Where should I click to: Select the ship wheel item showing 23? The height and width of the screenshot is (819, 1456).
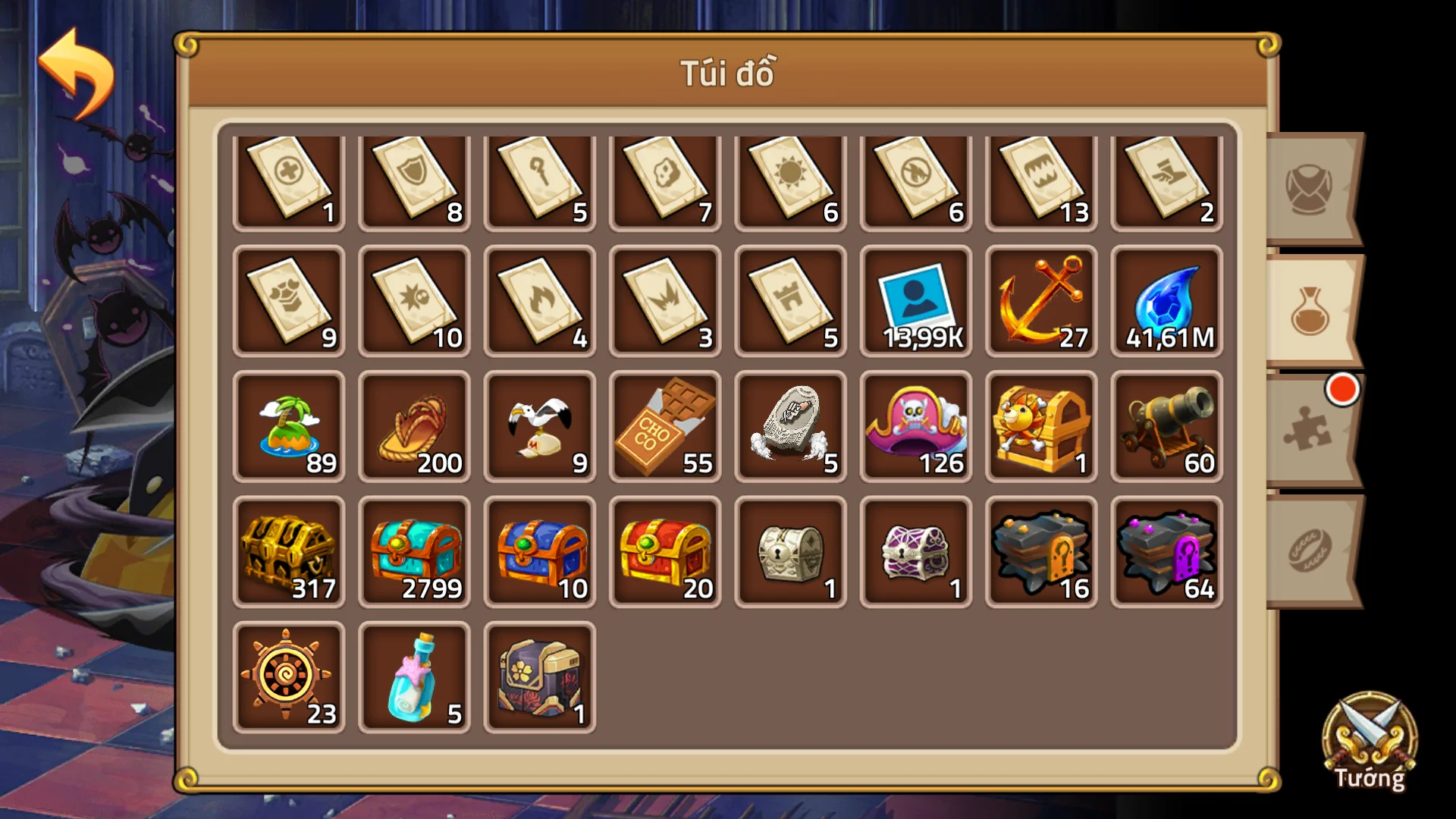click(x=289, y=675)
